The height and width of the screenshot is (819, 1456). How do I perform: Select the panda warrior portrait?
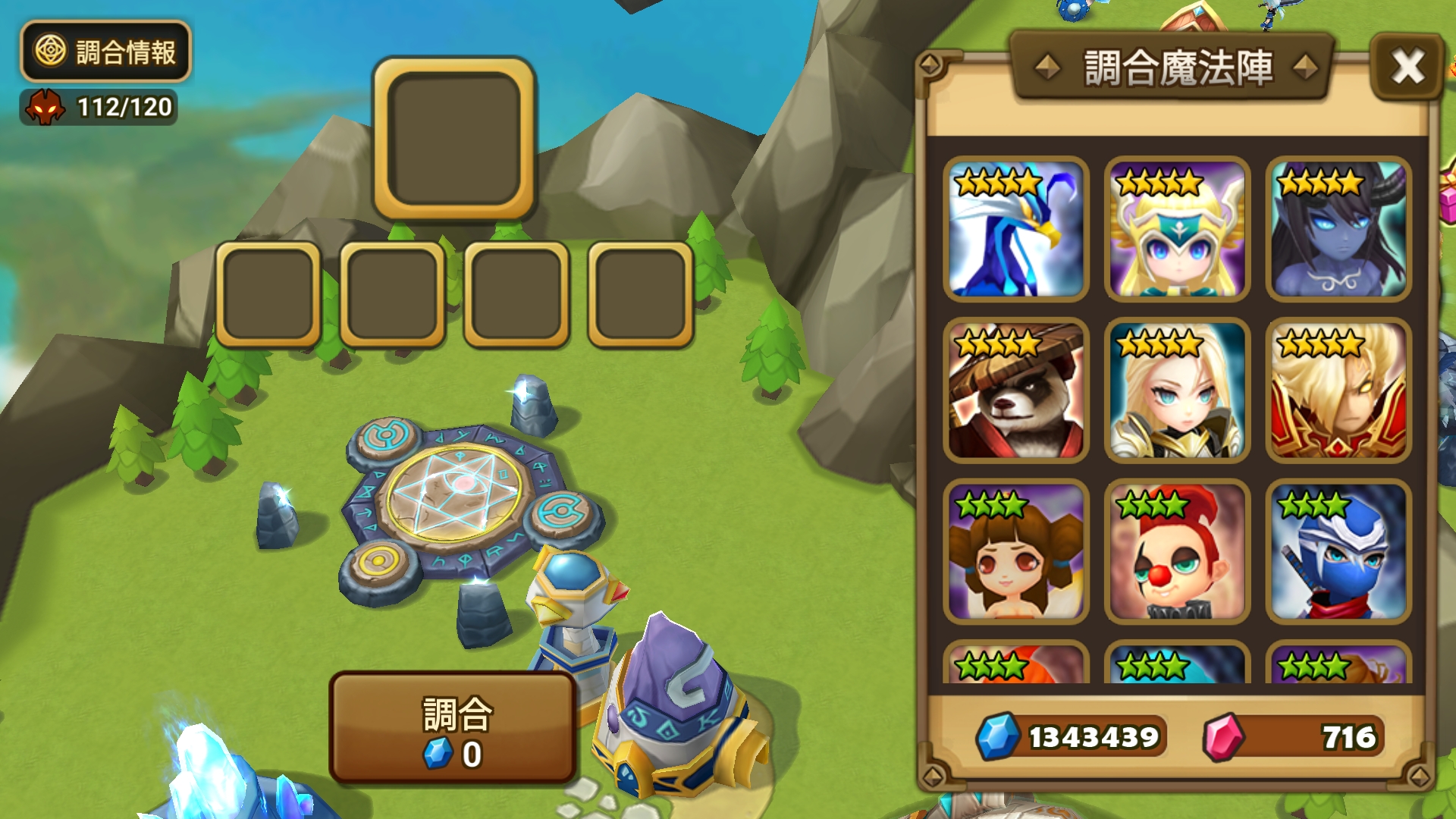pyautogui.click(x=1015, y=391)
